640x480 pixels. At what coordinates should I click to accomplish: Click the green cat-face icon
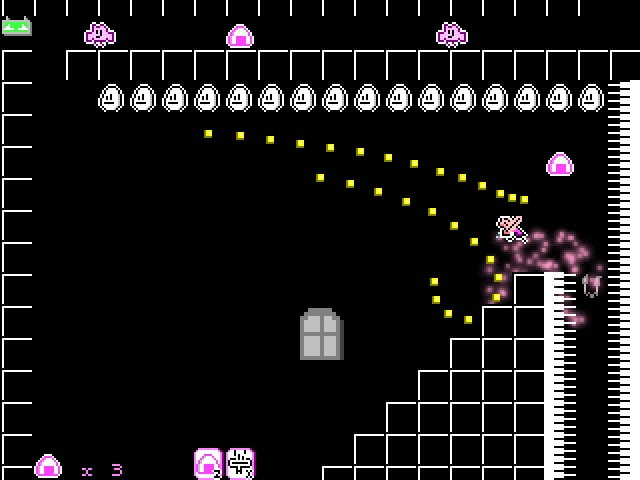(x=16, y=26)
